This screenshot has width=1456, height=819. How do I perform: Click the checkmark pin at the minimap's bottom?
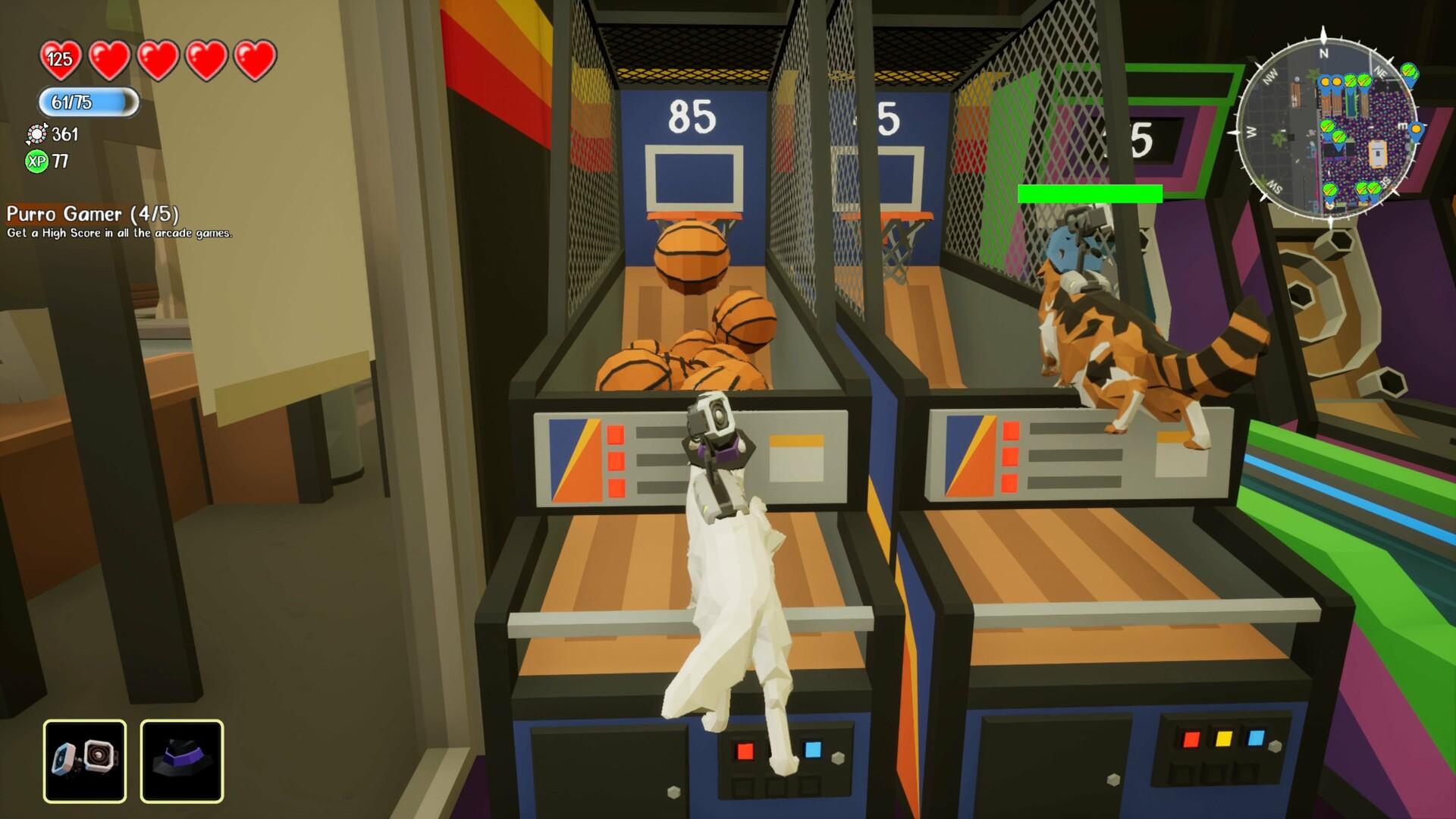tap(1330, 190)
